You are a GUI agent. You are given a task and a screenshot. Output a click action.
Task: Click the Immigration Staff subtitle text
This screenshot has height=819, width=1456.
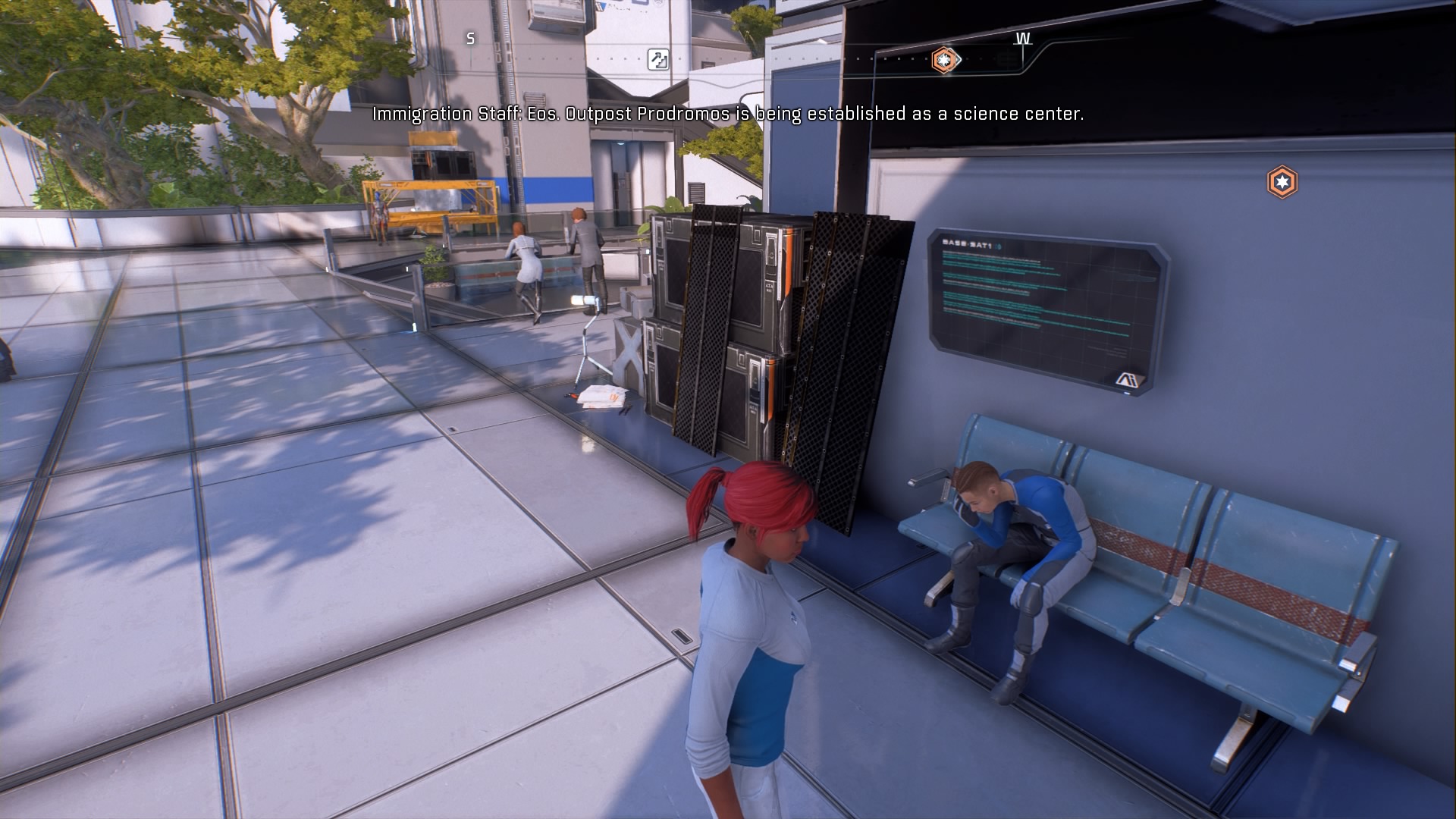point(728,115)
